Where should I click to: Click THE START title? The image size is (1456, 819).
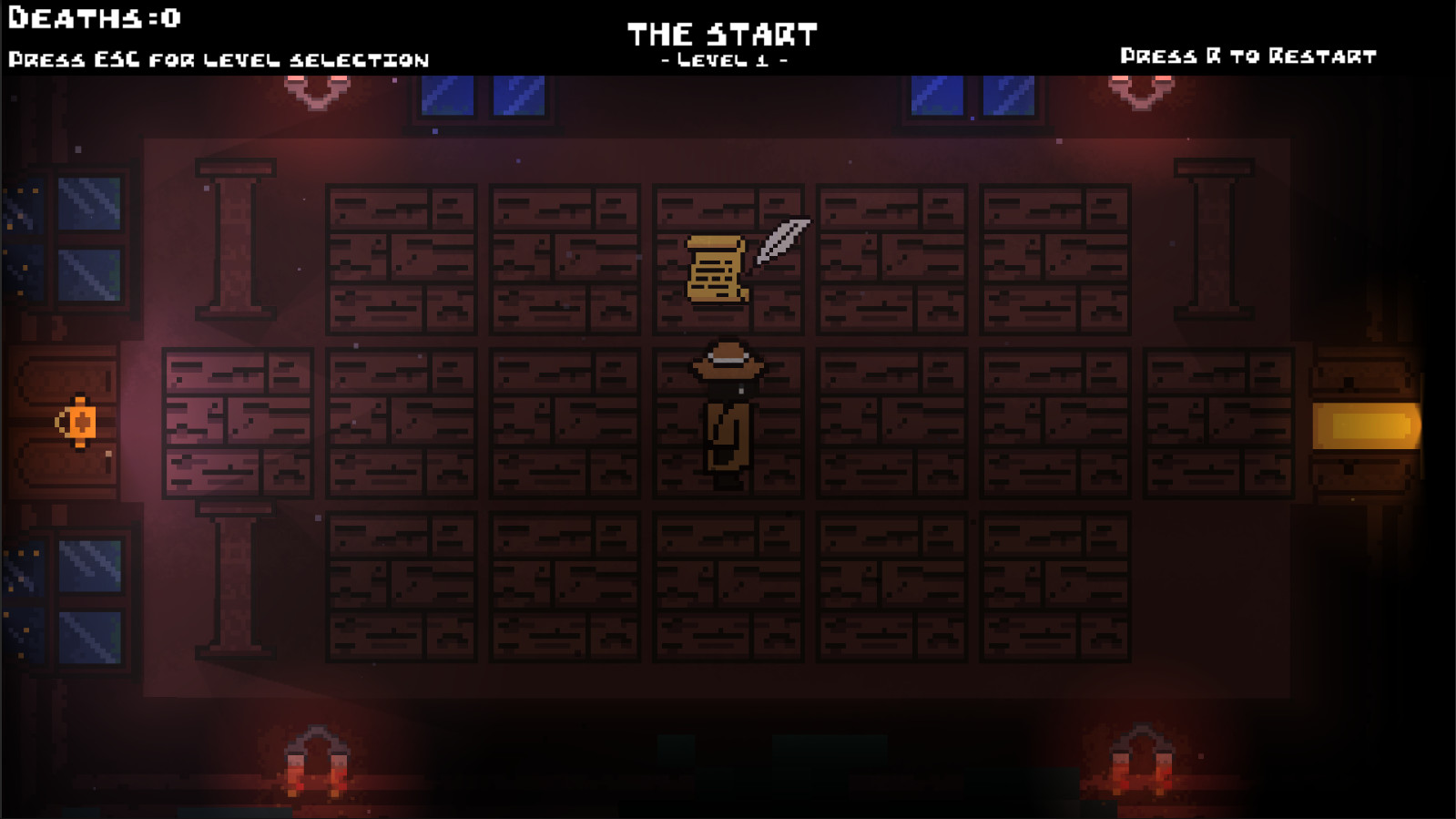click(x=724, y=33)
